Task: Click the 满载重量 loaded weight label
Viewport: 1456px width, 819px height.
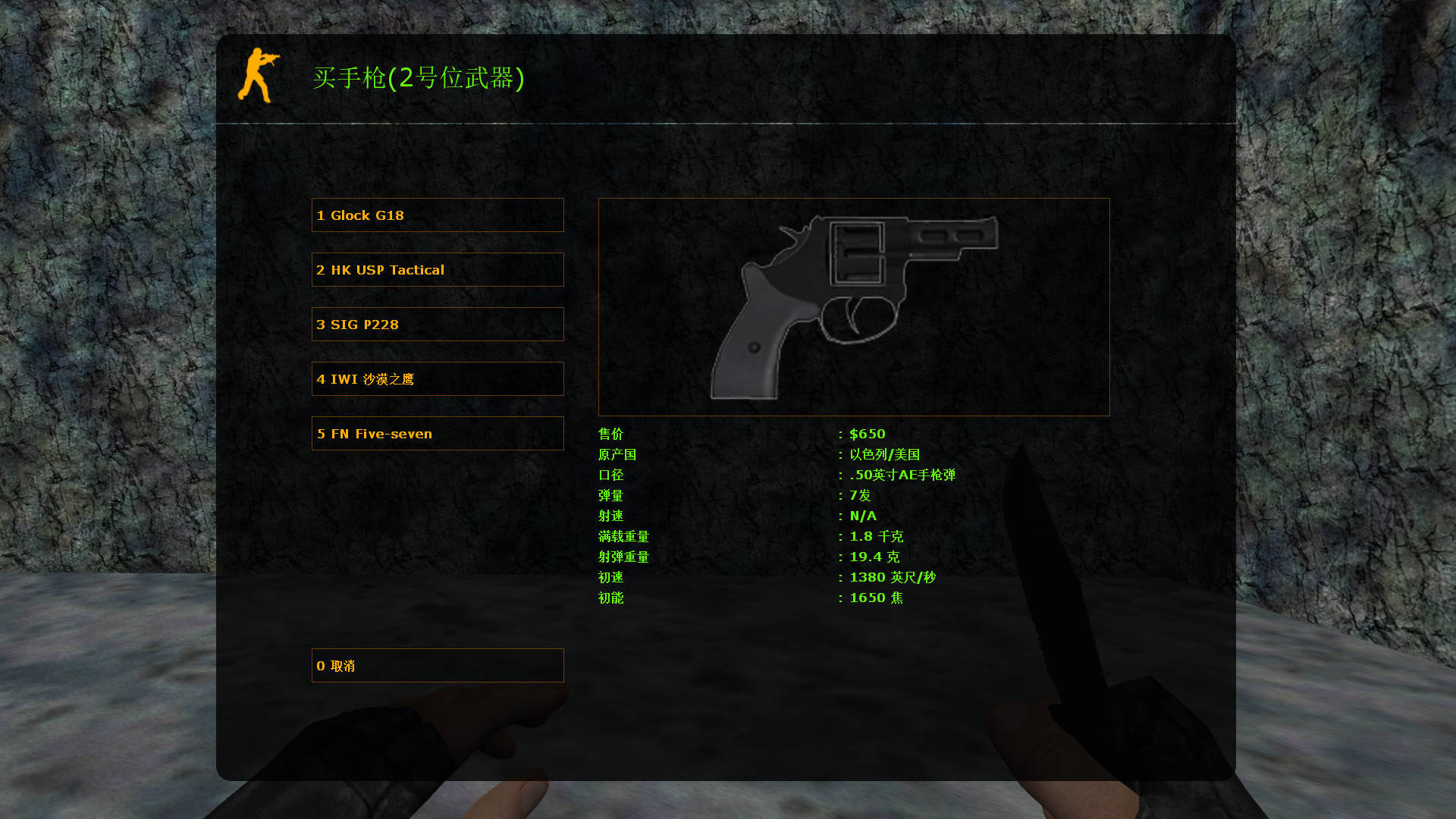Action: point(623,536)
